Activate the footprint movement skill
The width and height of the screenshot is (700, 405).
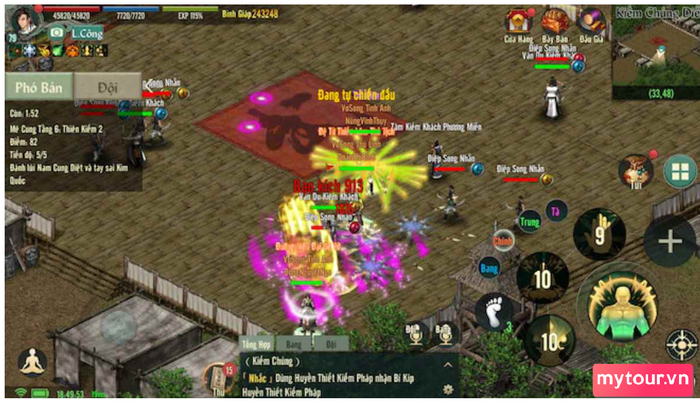pos(495,312)
